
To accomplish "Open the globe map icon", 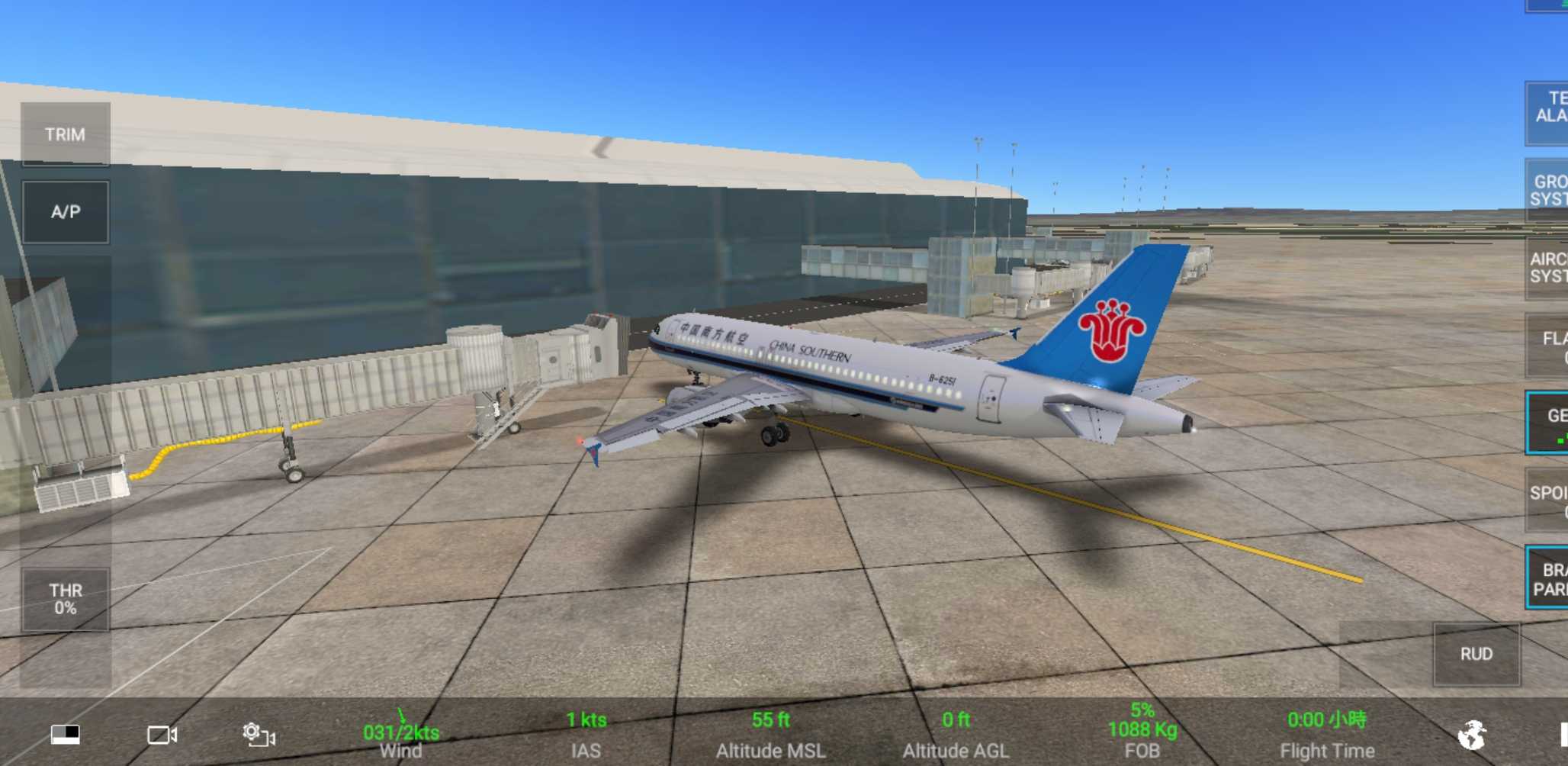I will (x=1471, y=735).
